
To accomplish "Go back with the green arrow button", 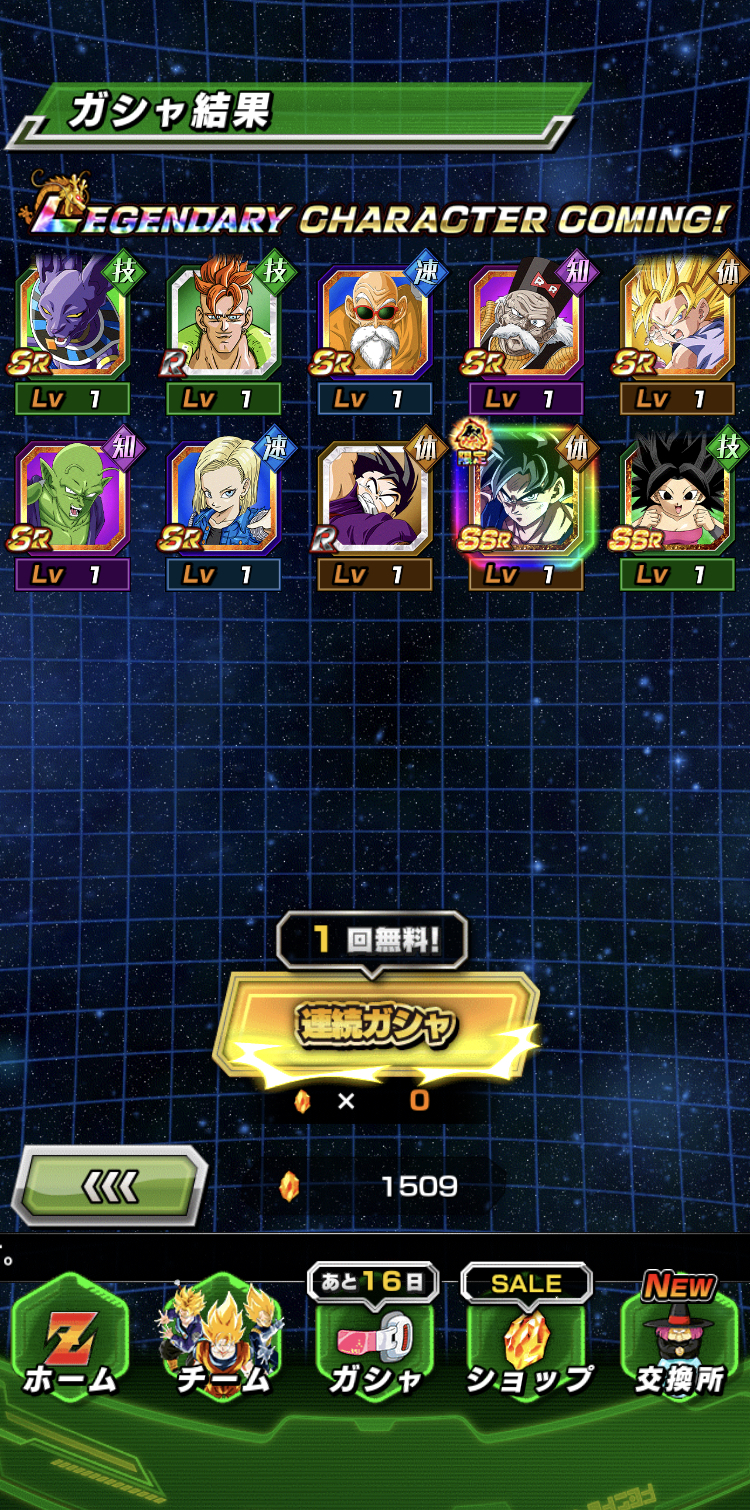I will click(109, 1186).
